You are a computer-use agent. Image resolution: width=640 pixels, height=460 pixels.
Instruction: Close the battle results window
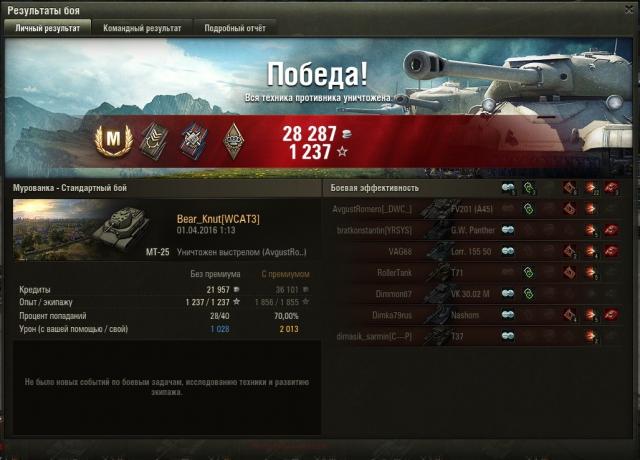tap(627, 10)
